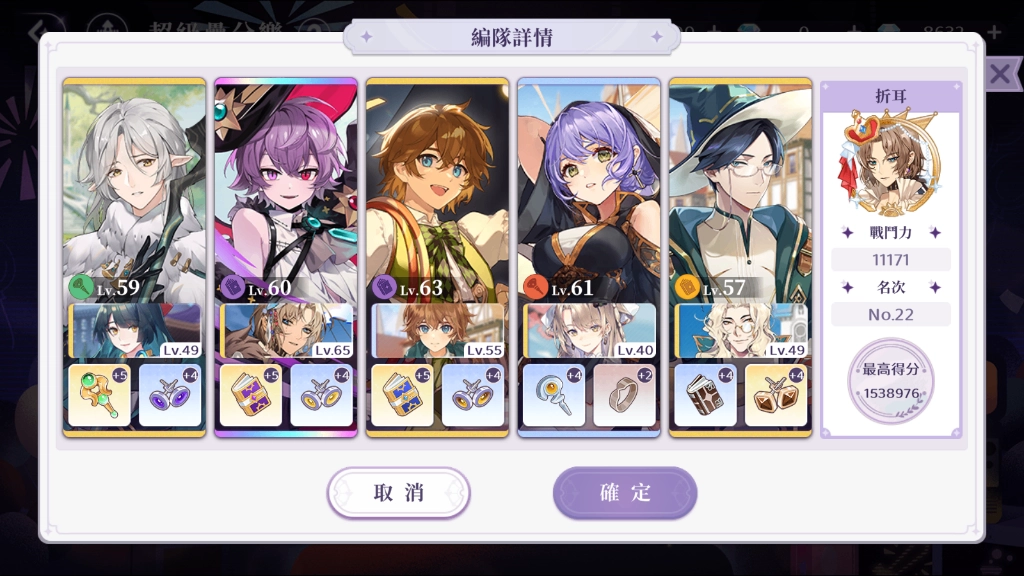Image resolution: width=1024 pixels, height=576 pixels.
Task: Check the magnifying key equipment slot
Action: click(x=553, y=395)
